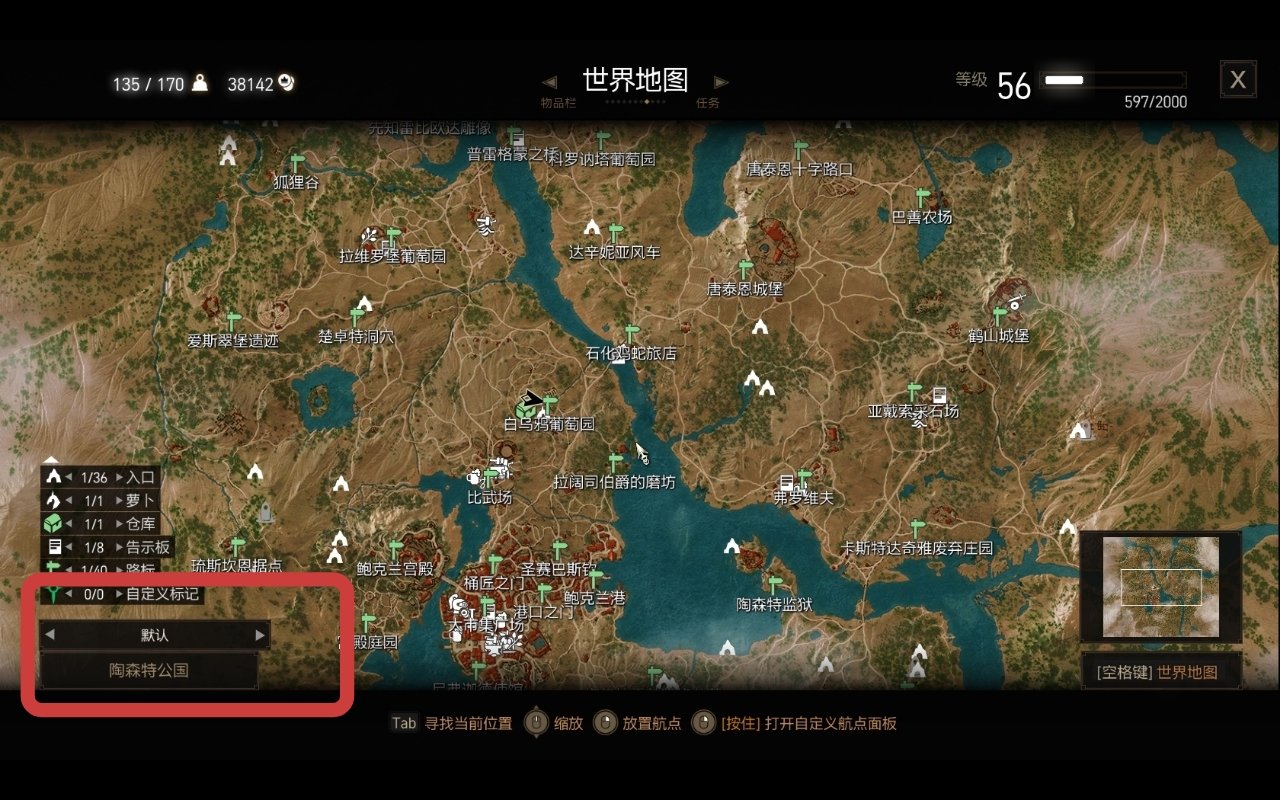The image size is (1280, 800).
Task: Click the Roach horse head icon in legend
Action: (x=53, y=499)
